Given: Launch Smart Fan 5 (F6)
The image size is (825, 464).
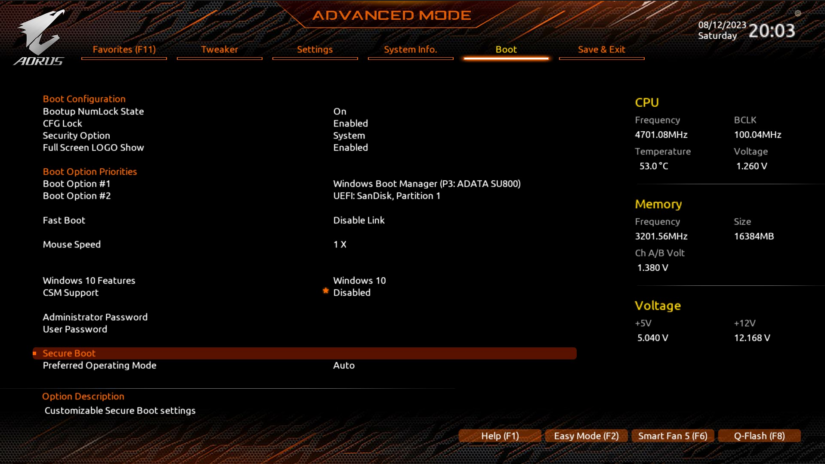Looking at the screenshot, I should coord(673,436).
